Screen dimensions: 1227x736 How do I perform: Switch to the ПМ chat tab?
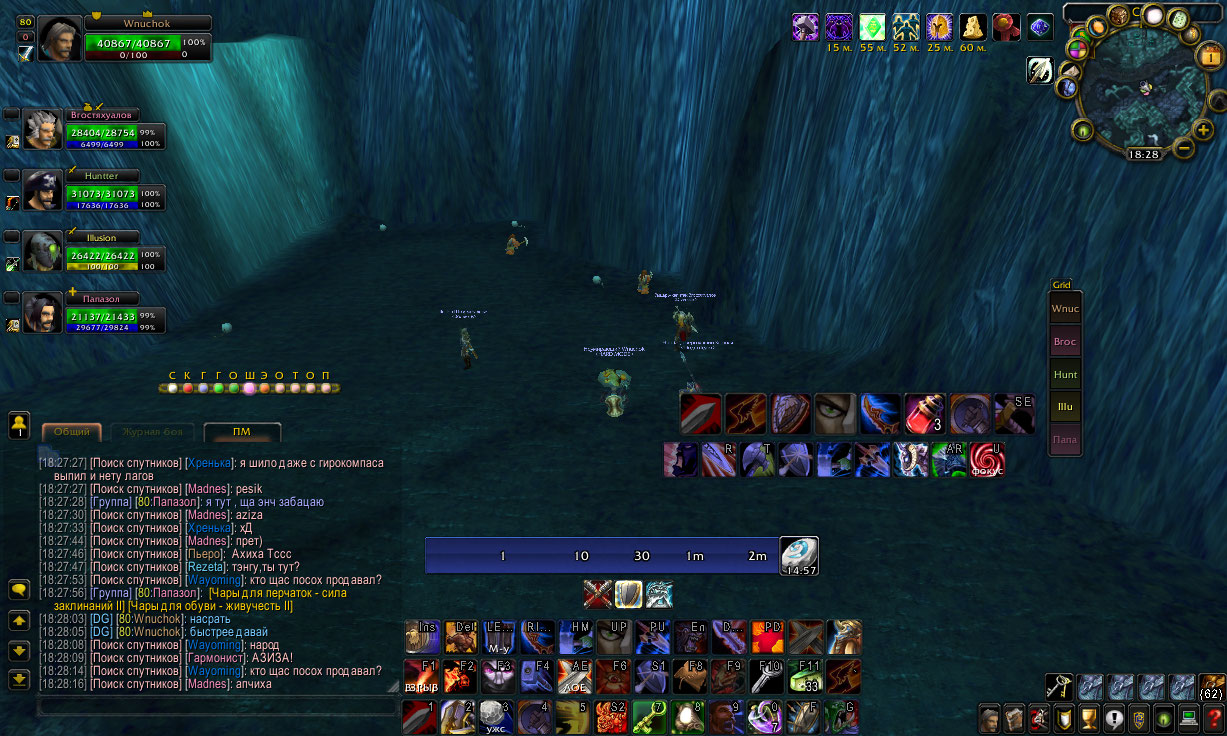click(242, 432)
